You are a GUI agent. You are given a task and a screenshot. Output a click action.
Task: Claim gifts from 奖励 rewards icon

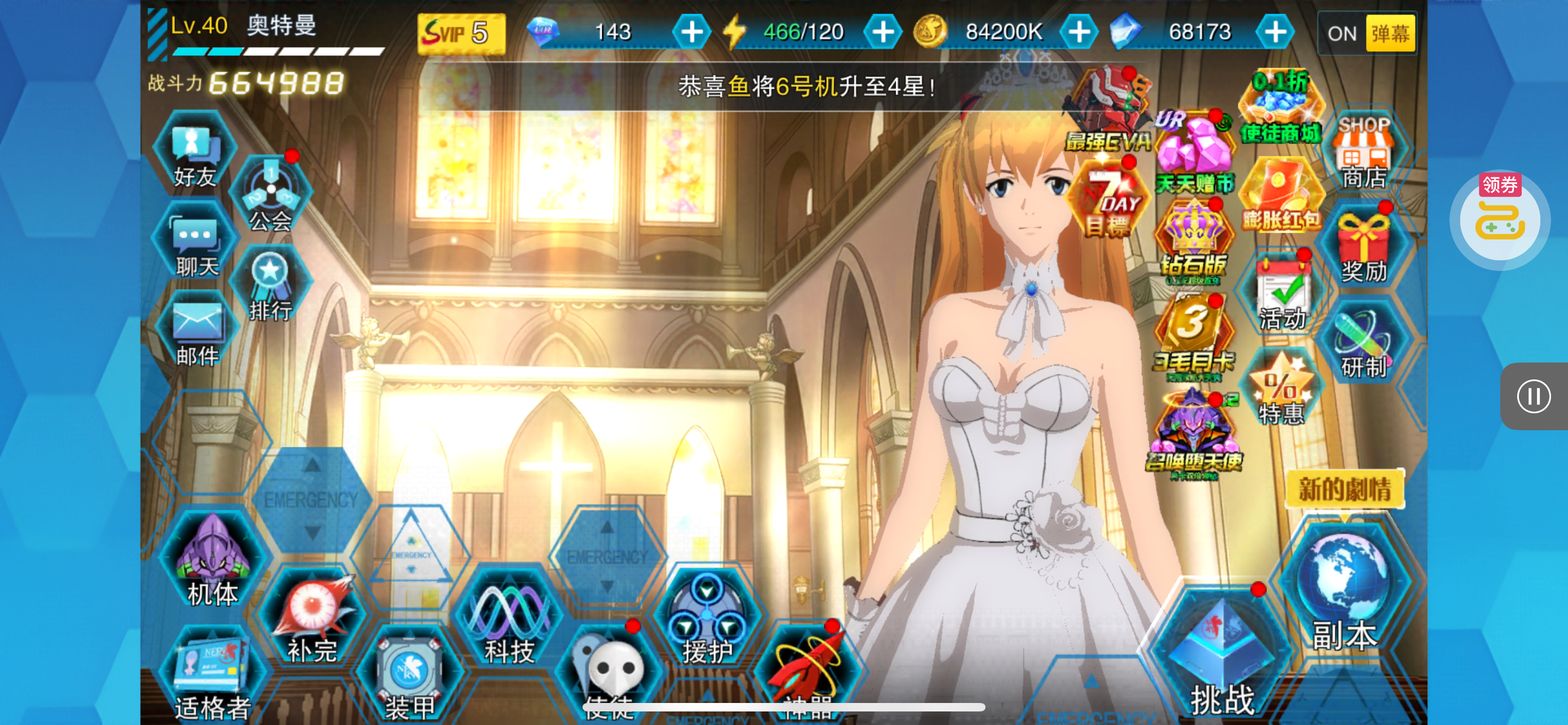coord(1364,248)
